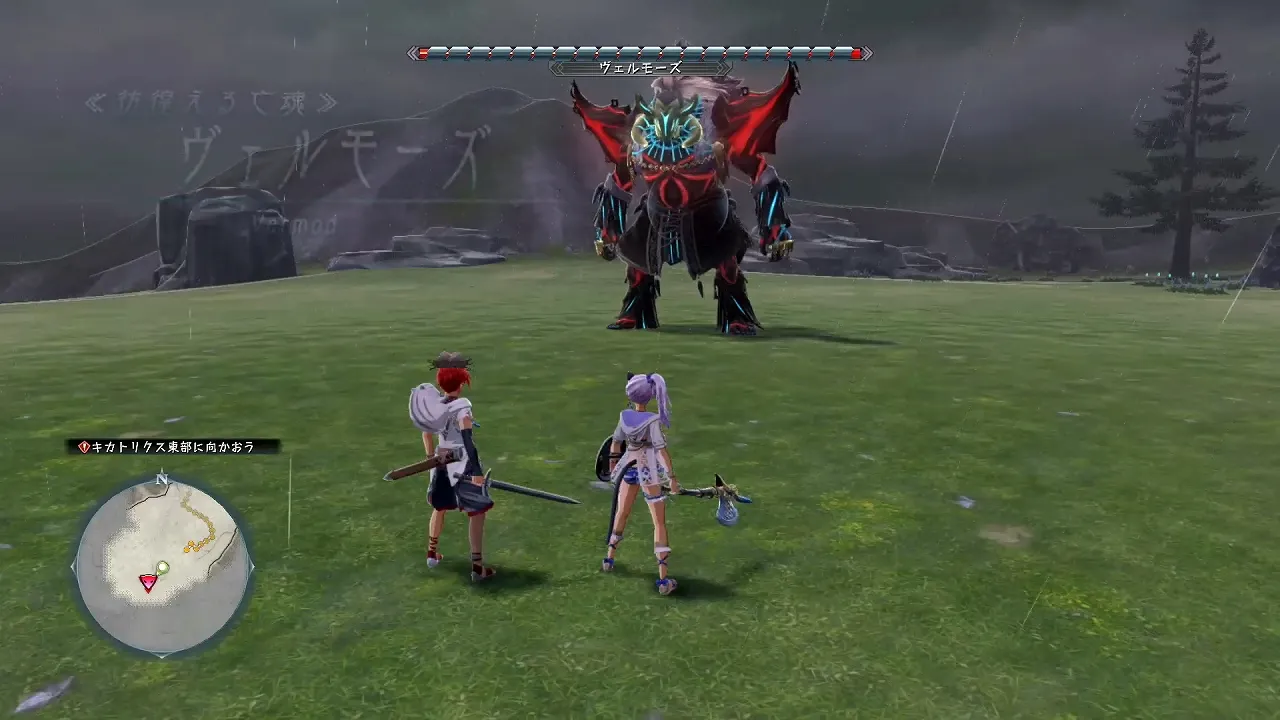Click the red destination marker on minimap
Image resolution: width=1280 pixels, height=720 pixels.
[x=148, y=582]
